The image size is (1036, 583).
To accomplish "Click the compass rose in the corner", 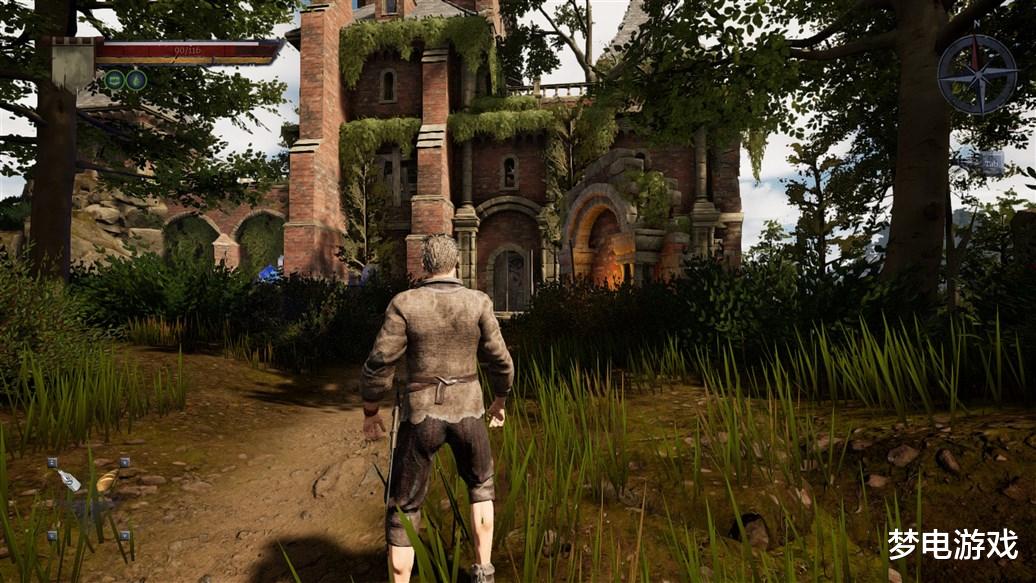I will (x=976, y=74).
